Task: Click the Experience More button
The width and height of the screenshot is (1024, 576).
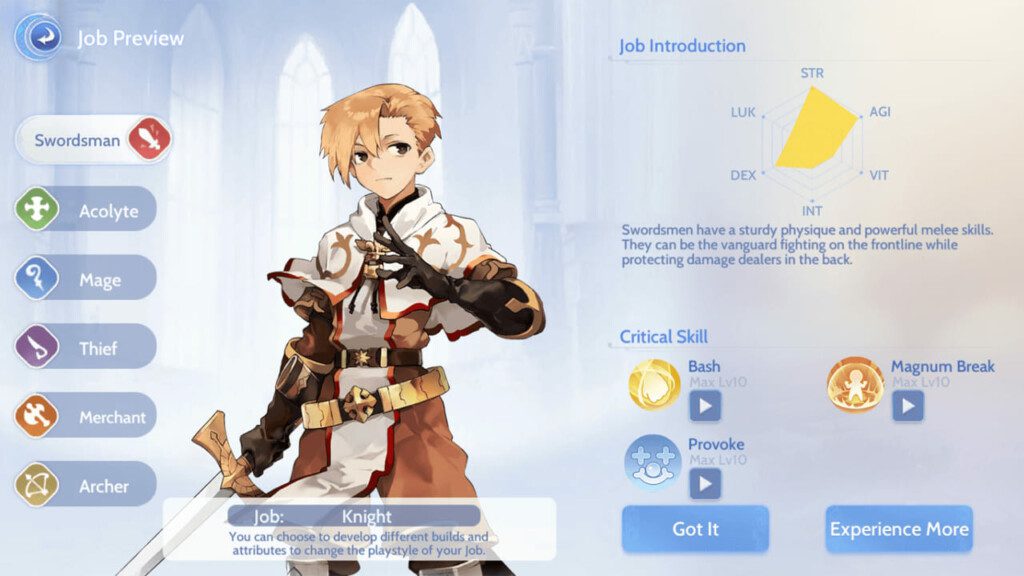Action: (x=899, y=528)
